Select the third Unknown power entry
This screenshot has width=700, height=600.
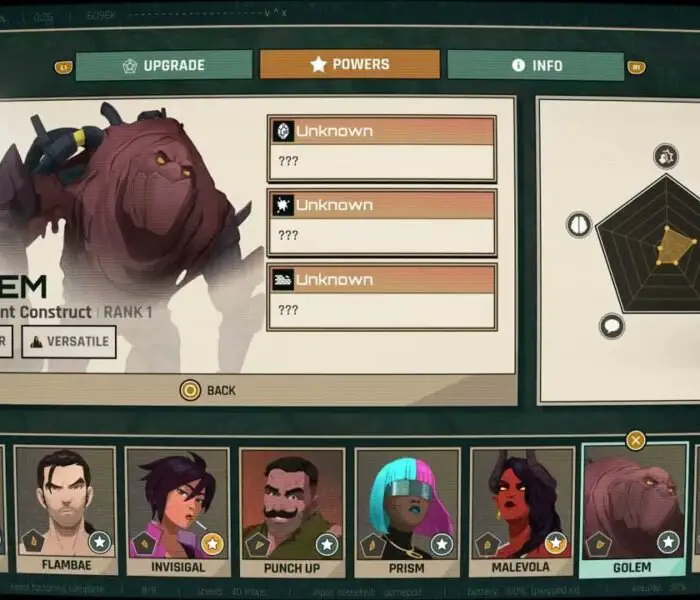pos(381,296)
